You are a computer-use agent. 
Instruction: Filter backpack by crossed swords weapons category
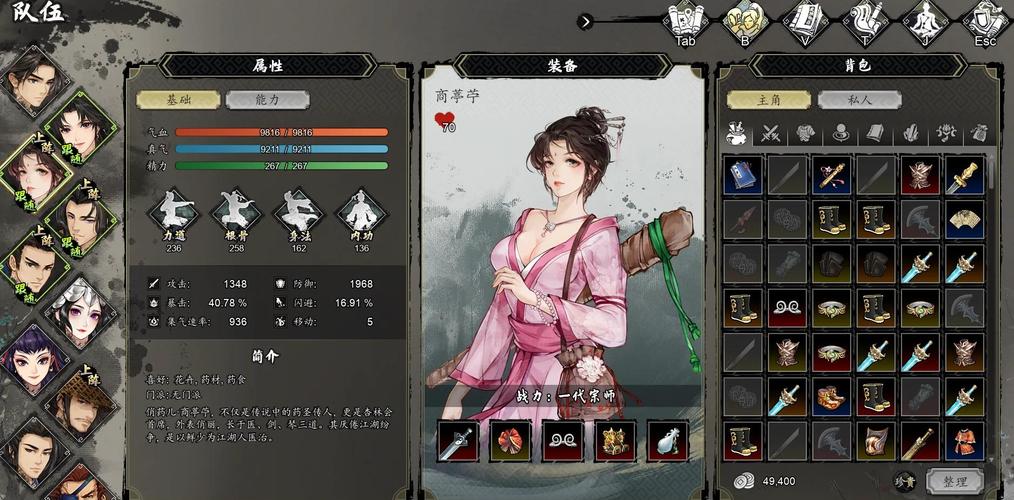[771, 133]
